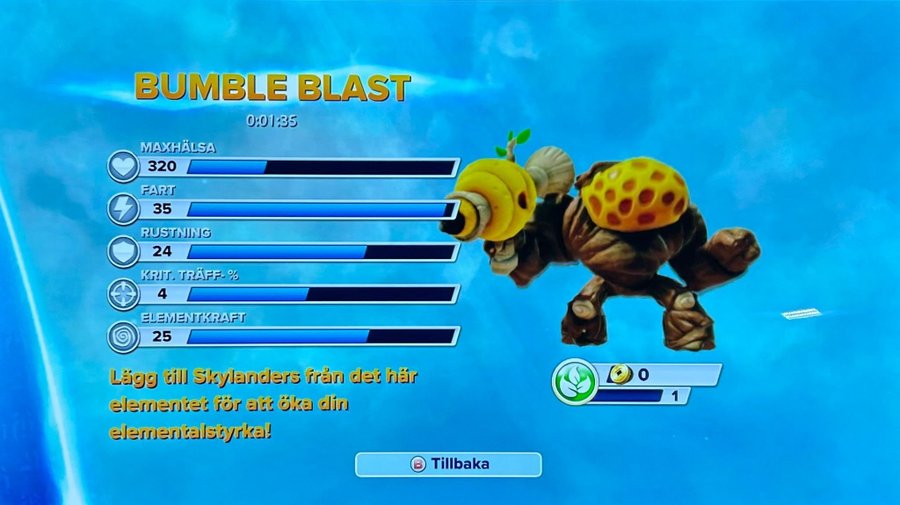
Task: Click the Tillbaka back button
Action: coord(448,464)
